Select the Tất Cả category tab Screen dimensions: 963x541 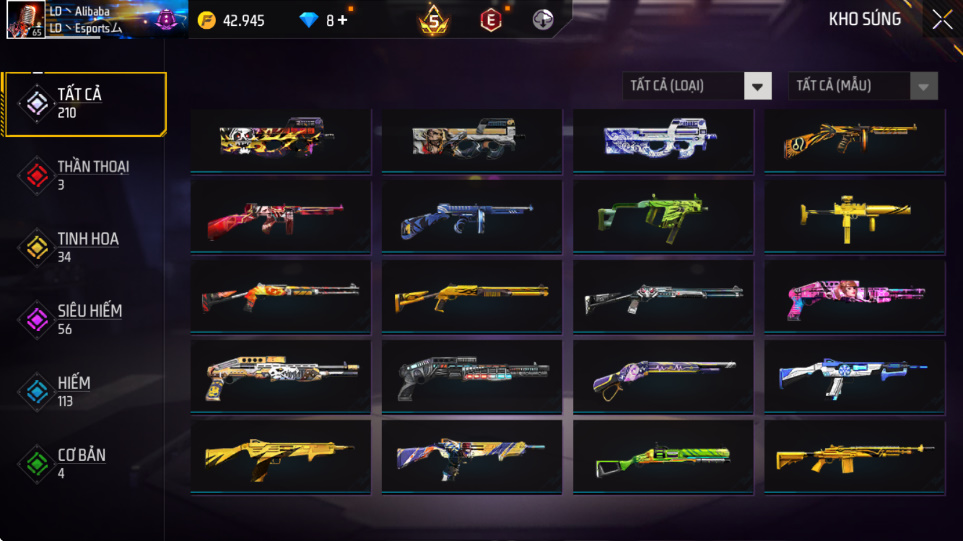[x=84, y=103]
